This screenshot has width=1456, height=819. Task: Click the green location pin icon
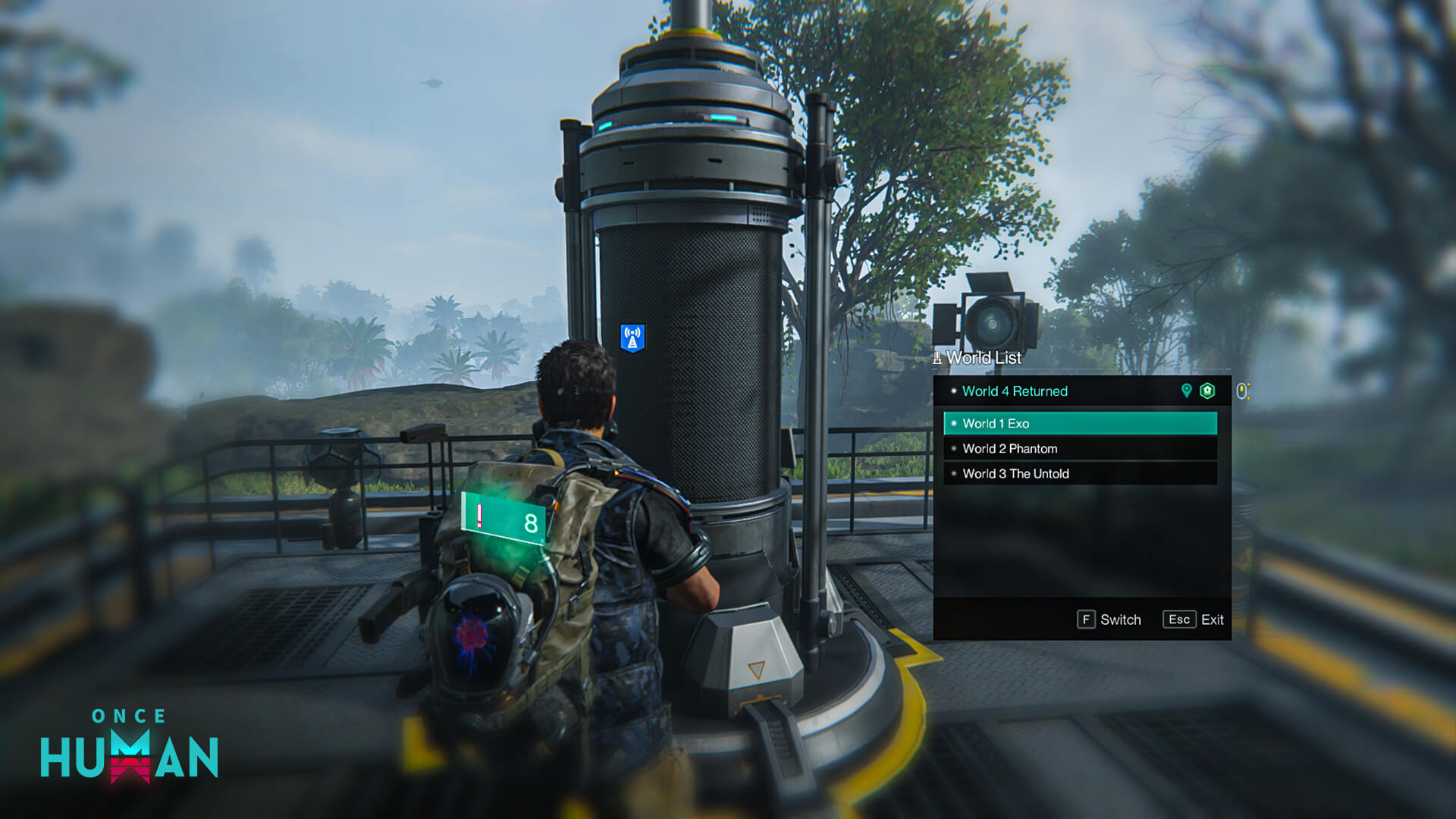click(x=1186, y=391)
